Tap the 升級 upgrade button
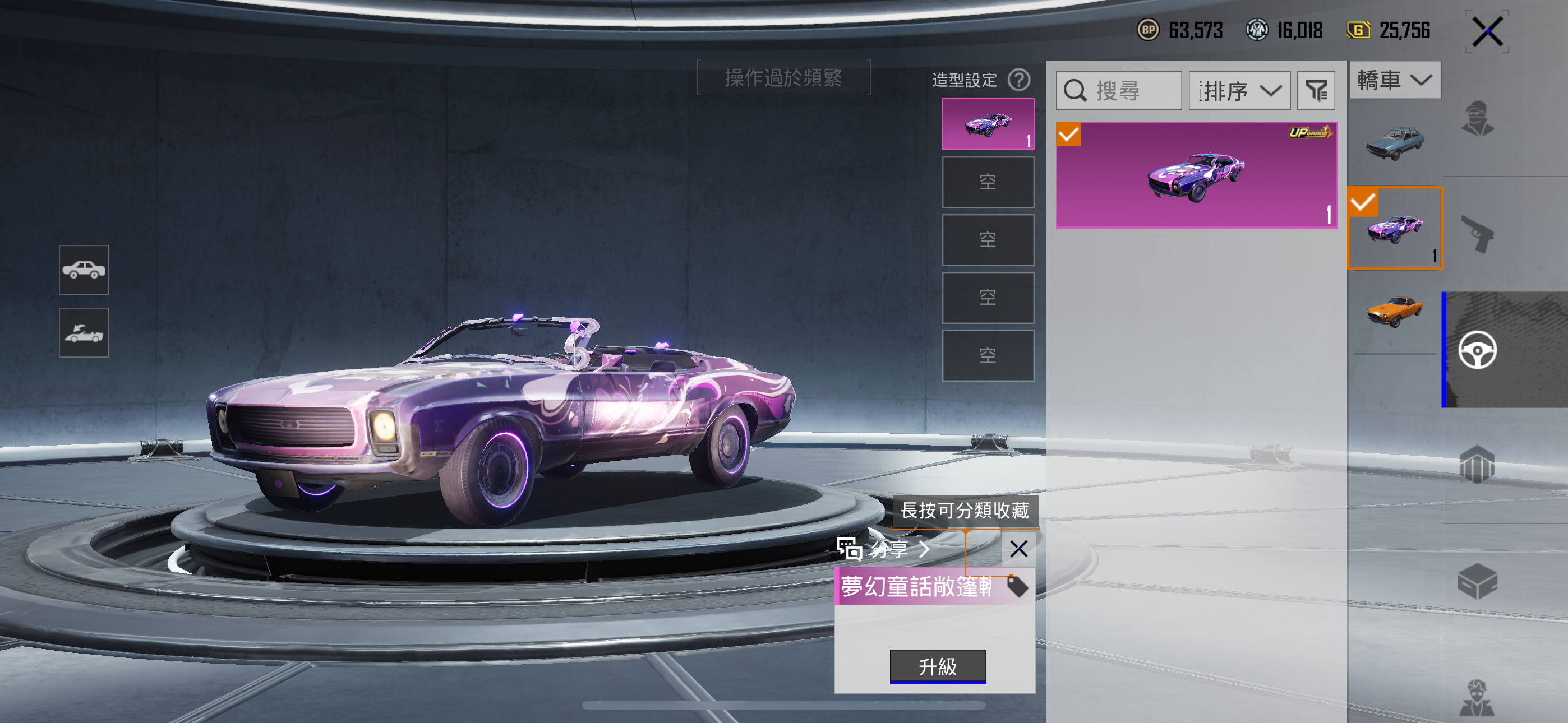Viewport: 1568px width, 723px height. coord(938,666)
